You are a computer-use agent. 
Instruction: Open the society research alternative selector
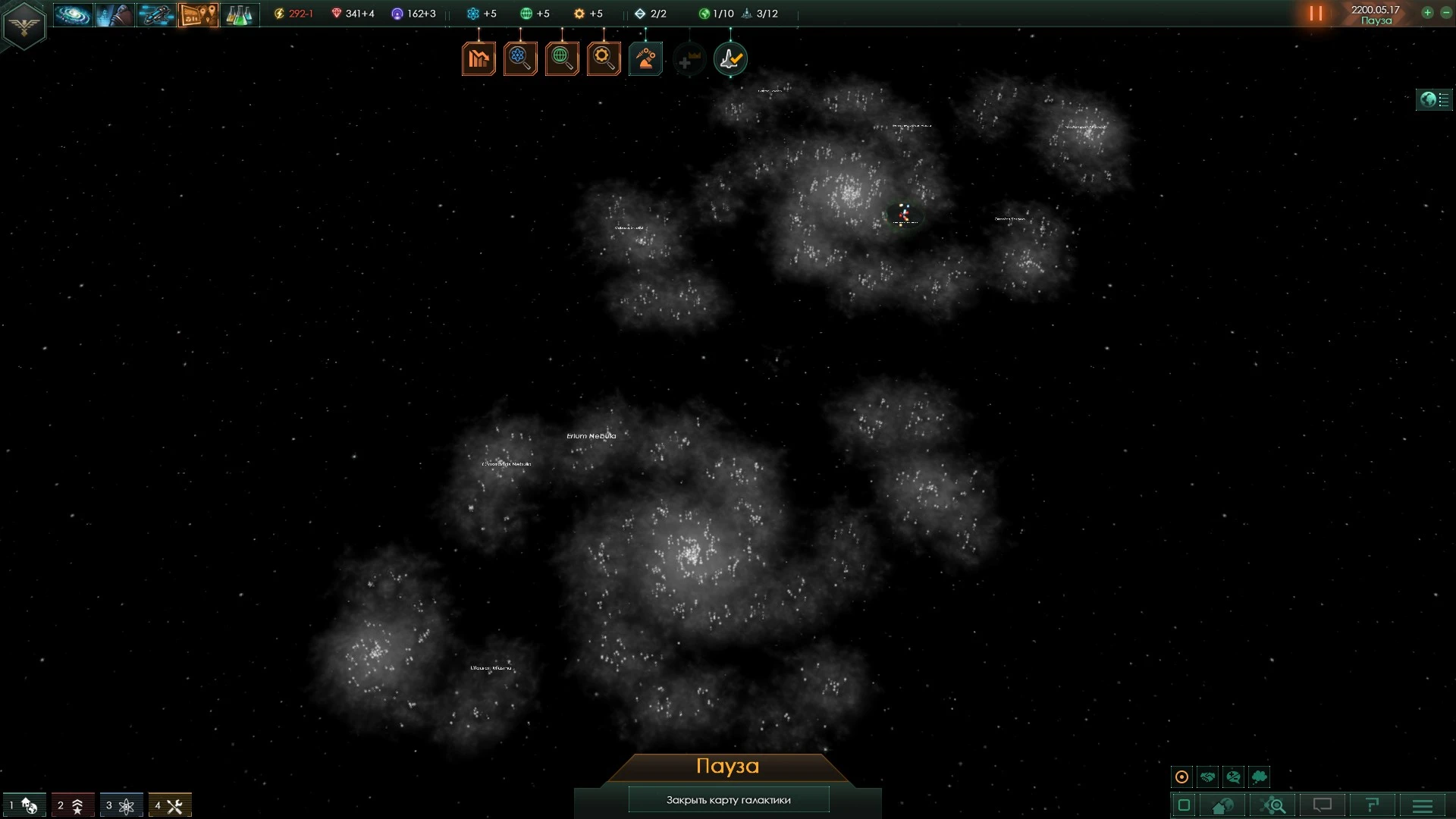click(x=561, y=58)
